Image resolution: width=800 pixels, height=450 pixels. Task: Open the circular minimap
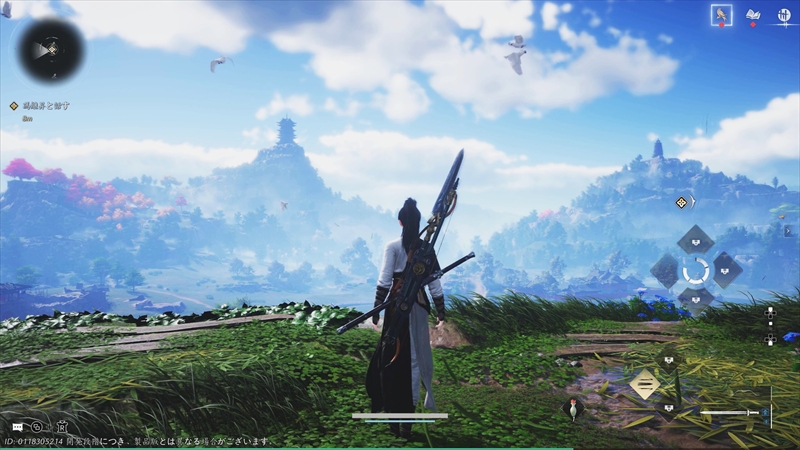(x=50, y=50)
